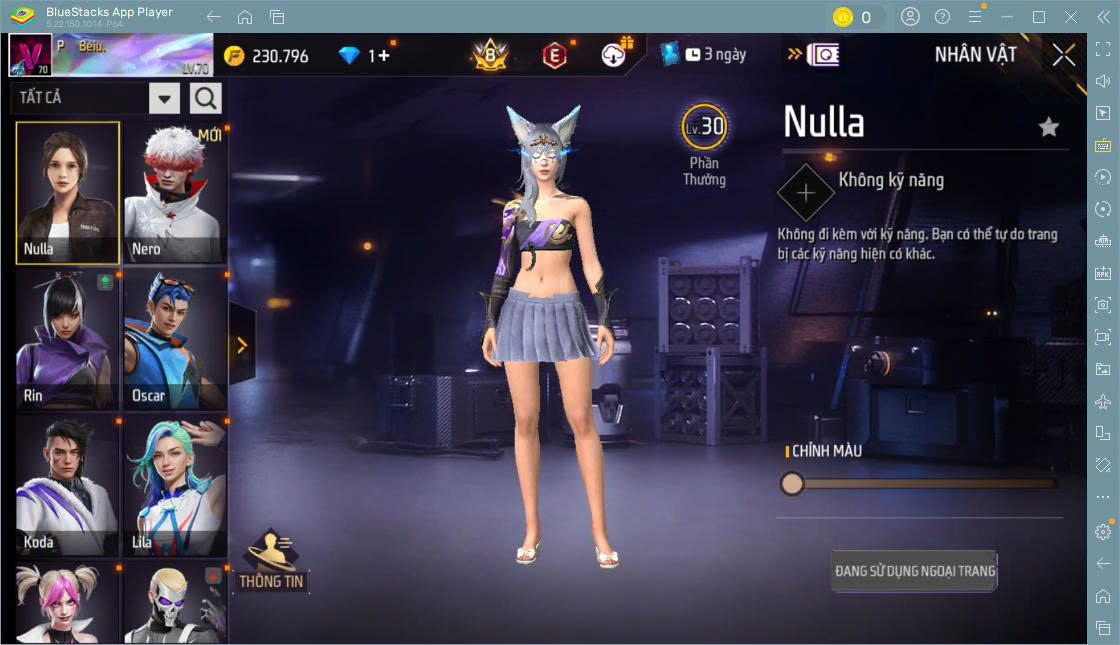
Task: Select the Nulla character card
Action: (x=68, y=193)
